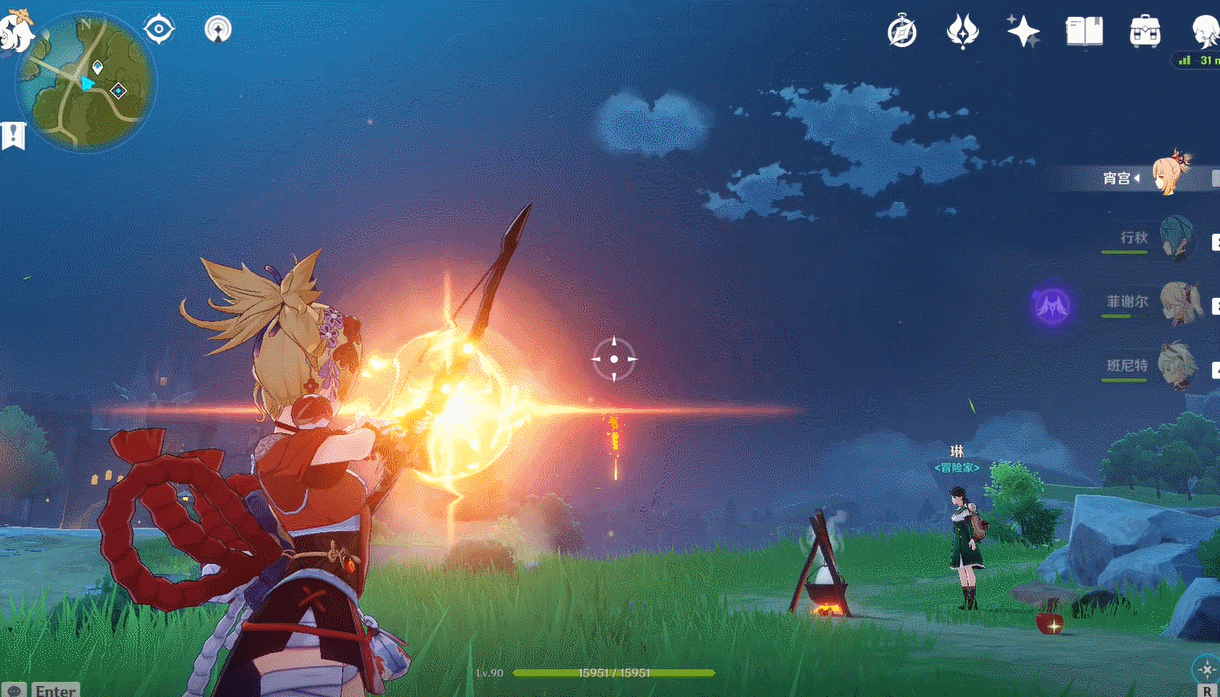Select the active party member 宵宫

coord(1170,175)
